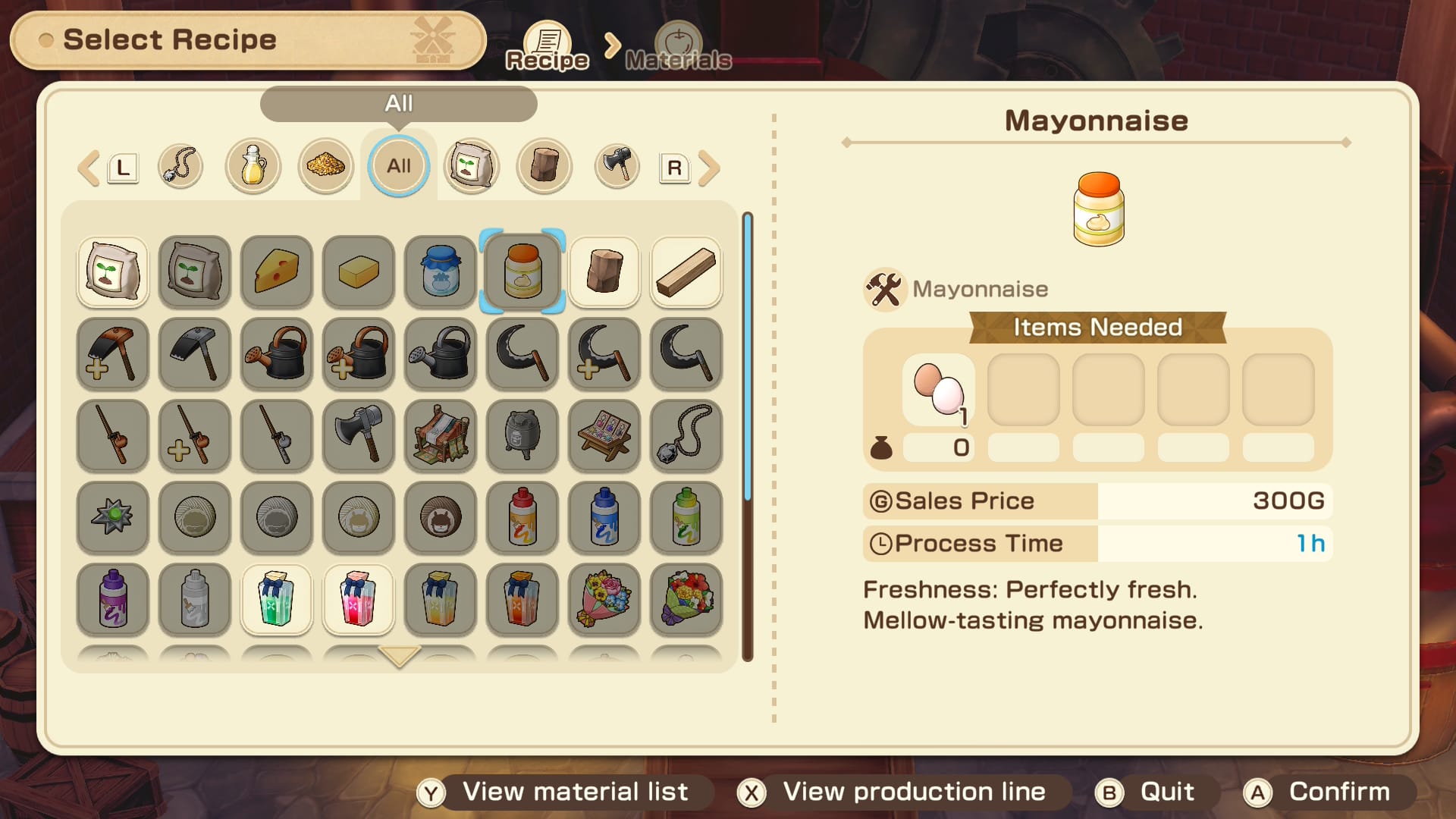This screenshot has height=819, width=1456.
Task: Select the cheese wedge recipe
Action: click(x=277, y=271)
